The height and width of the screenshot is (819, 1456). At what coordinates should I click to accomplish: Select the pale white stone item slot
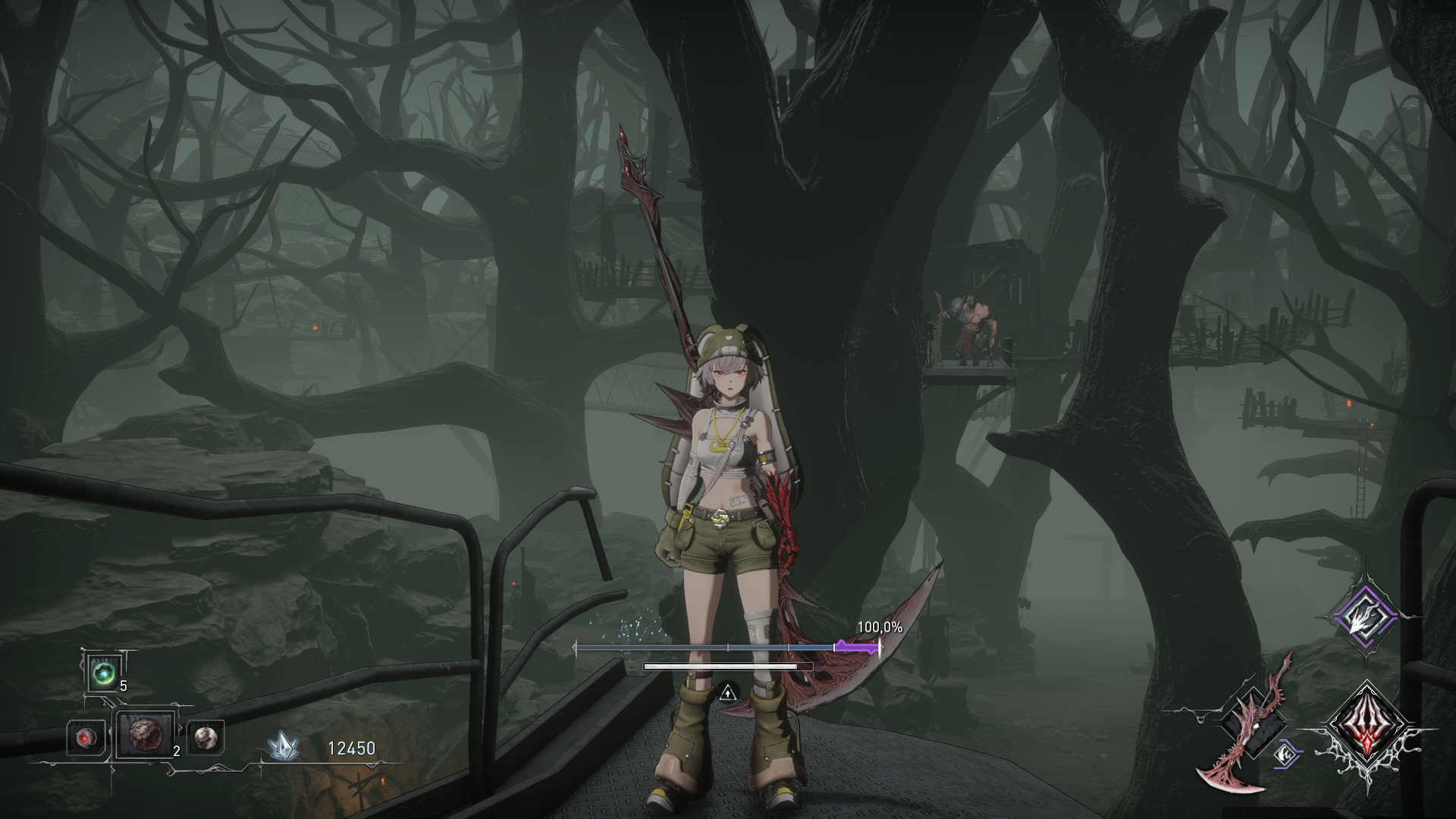coord(205,736)
